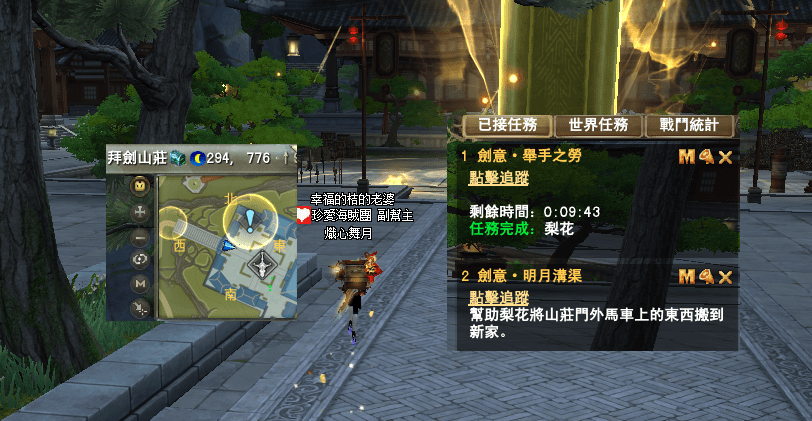This screenshot has width=812, height=421.
Task: Click the minus zoom-out button beside the minimap
Action: [141, 236]
